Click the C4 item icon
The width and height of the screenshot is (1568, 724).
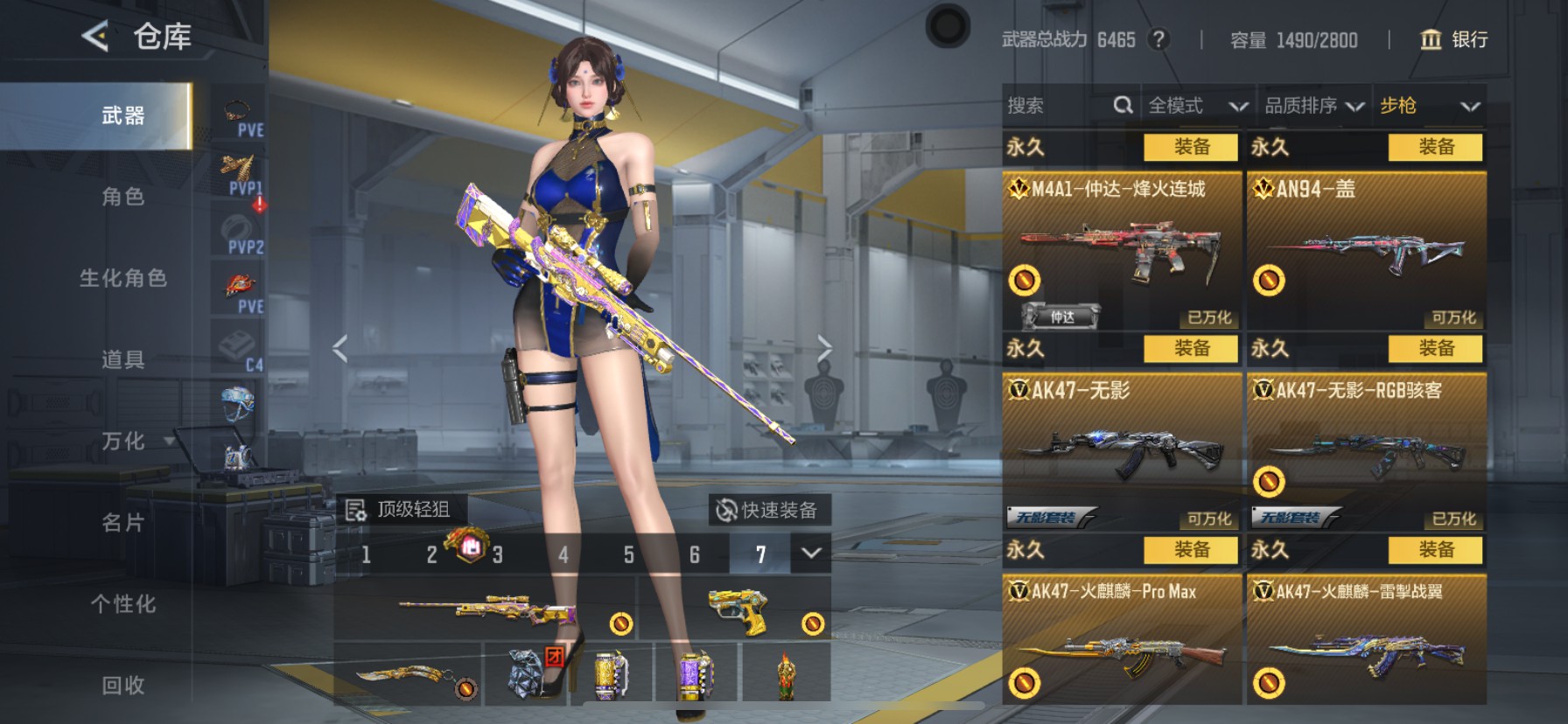pyautogui.click(x=237, y=345)
